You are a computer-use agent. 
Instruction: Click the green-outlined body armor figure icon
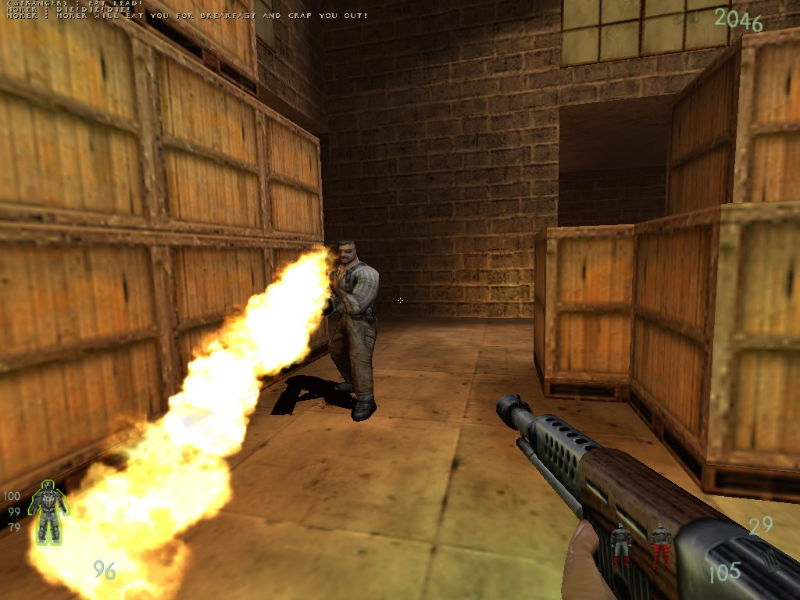pos(47,511)
